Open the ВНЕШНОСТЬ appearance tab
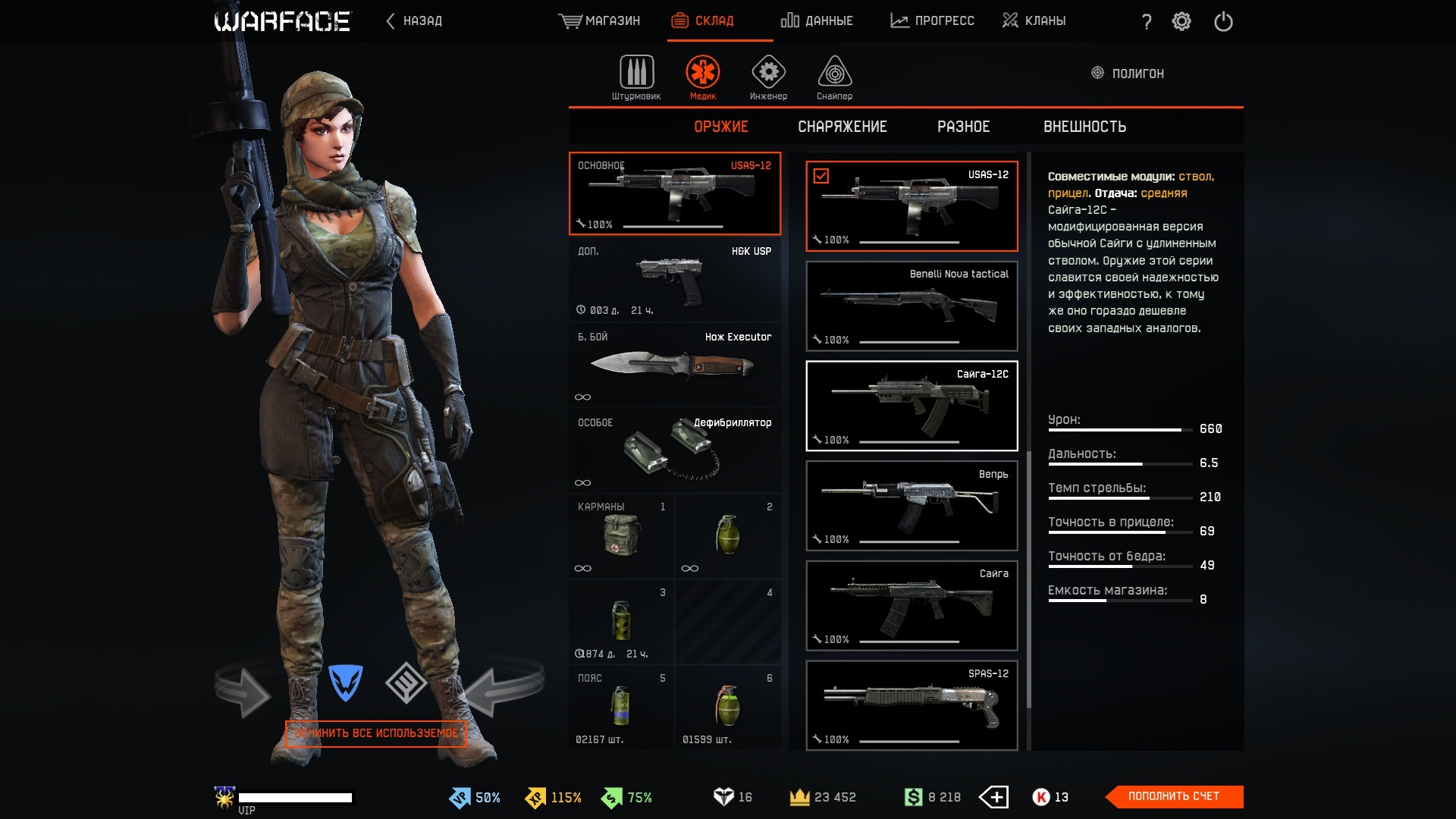 click(x=1084, y=127)
